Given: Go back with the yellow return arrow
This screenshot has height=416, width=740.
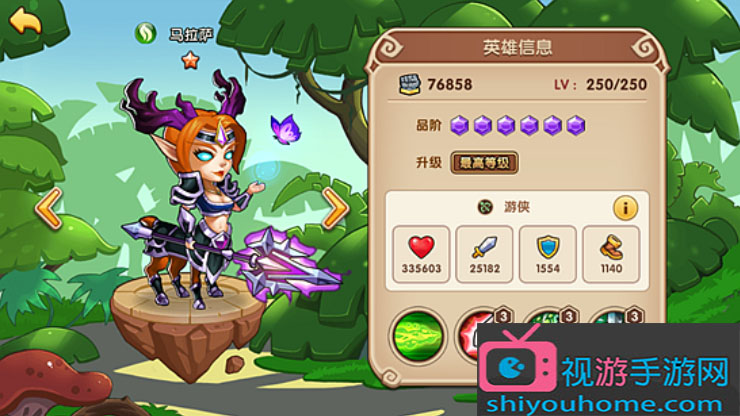Looking at the screenshot, I should point(24,20).
